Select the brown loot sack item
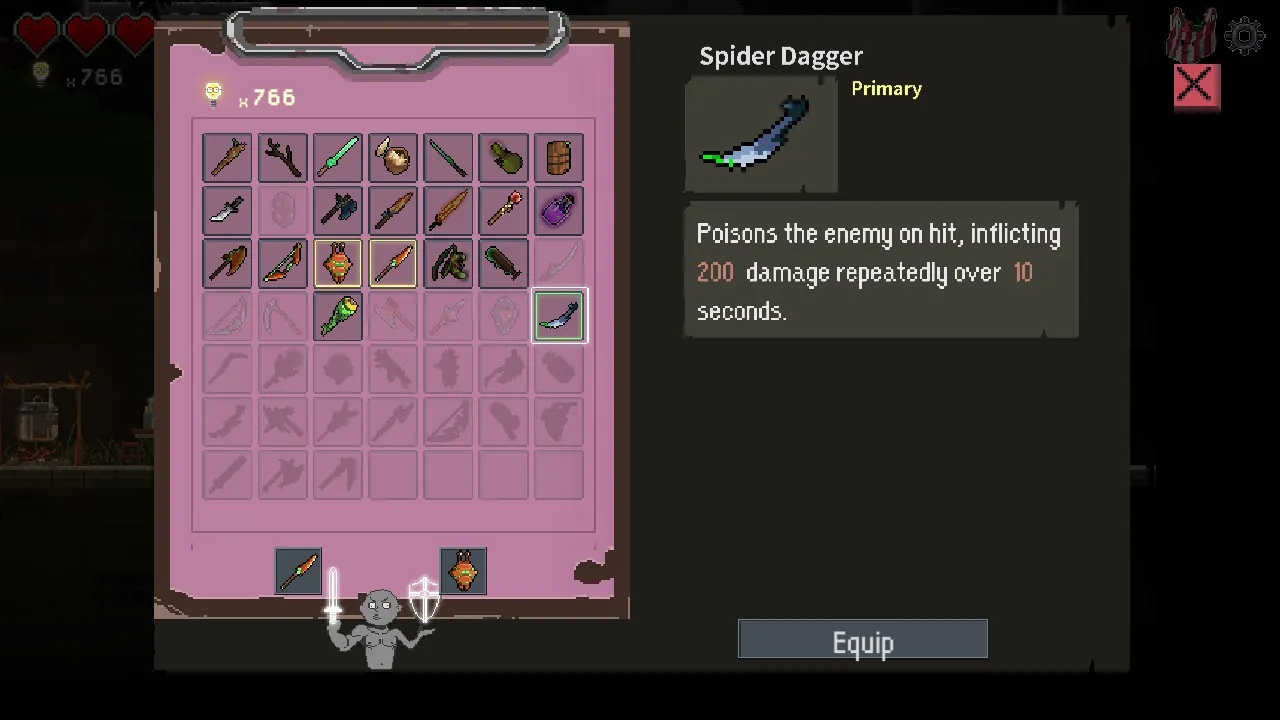This screenshot has height=720, width=1280. click(x=392, y=157)
